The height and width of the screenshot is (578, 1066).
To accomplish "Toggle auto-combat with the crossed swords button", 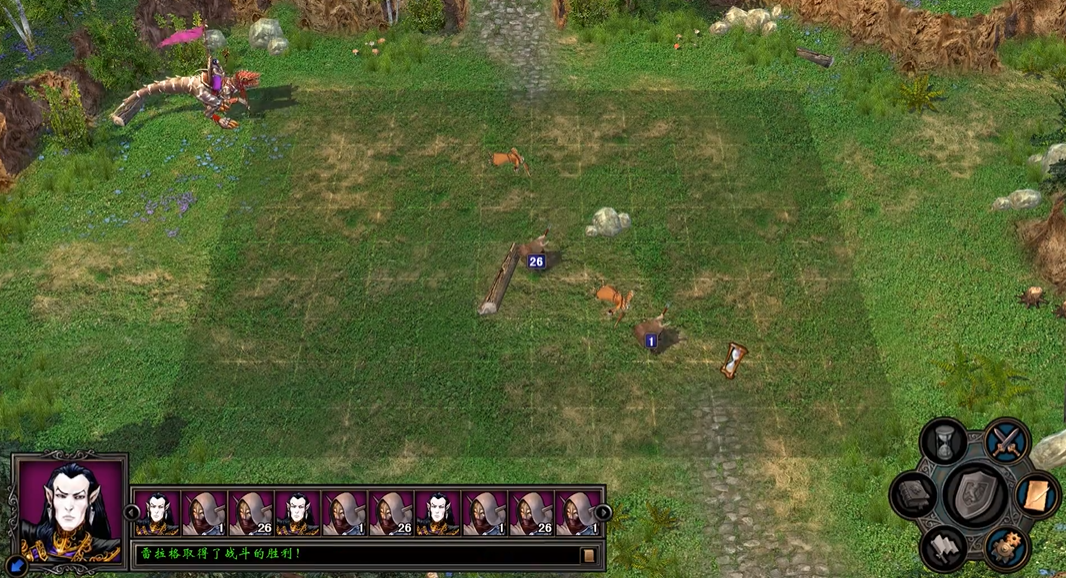I will [x=1006, y=441].
